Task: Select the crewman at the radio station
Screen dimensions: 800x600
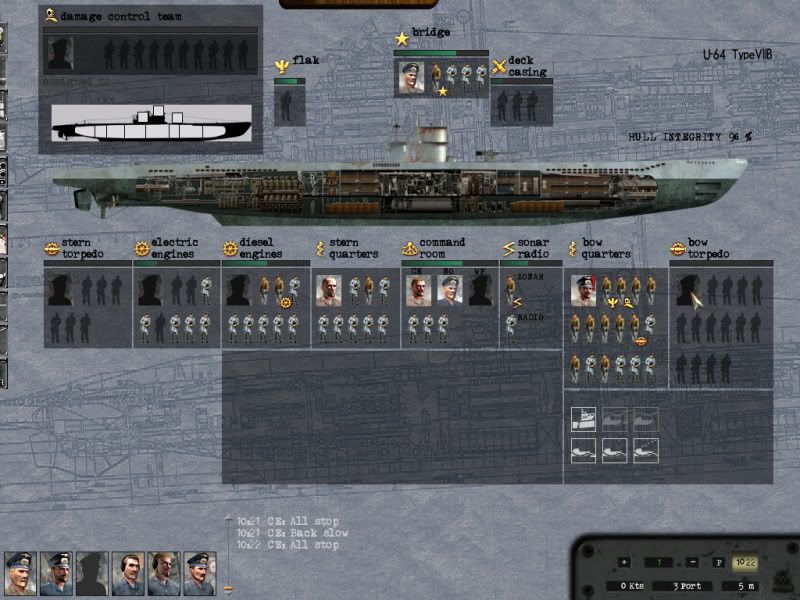Action: pos(511,328)
